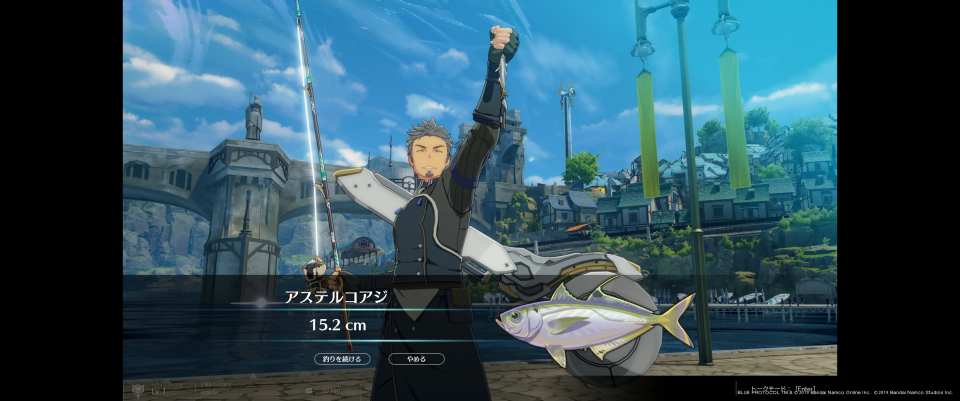The height and width of the screenshot is (401, 960).
Task: Choose 釣りを続ける to continue fishing
Action: coord(342,358)
